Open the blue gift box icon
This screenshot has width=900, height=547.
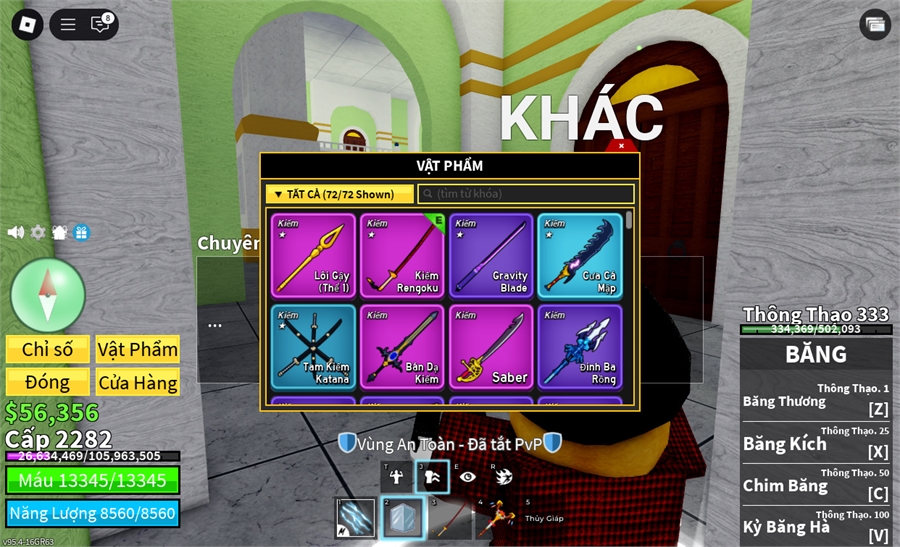point(81,232)
